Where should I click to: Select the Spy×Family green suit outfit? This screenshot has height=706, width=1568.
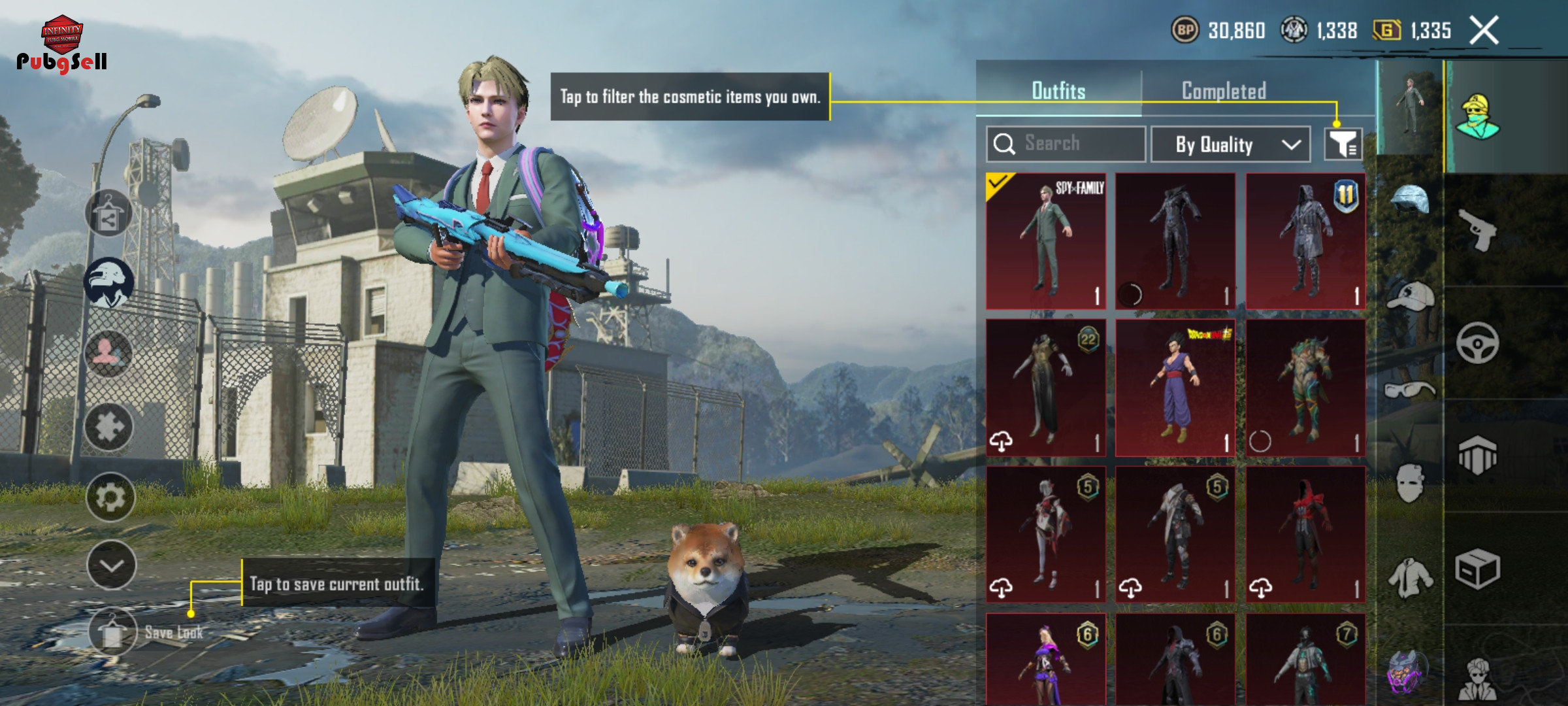pos(1046,241)
